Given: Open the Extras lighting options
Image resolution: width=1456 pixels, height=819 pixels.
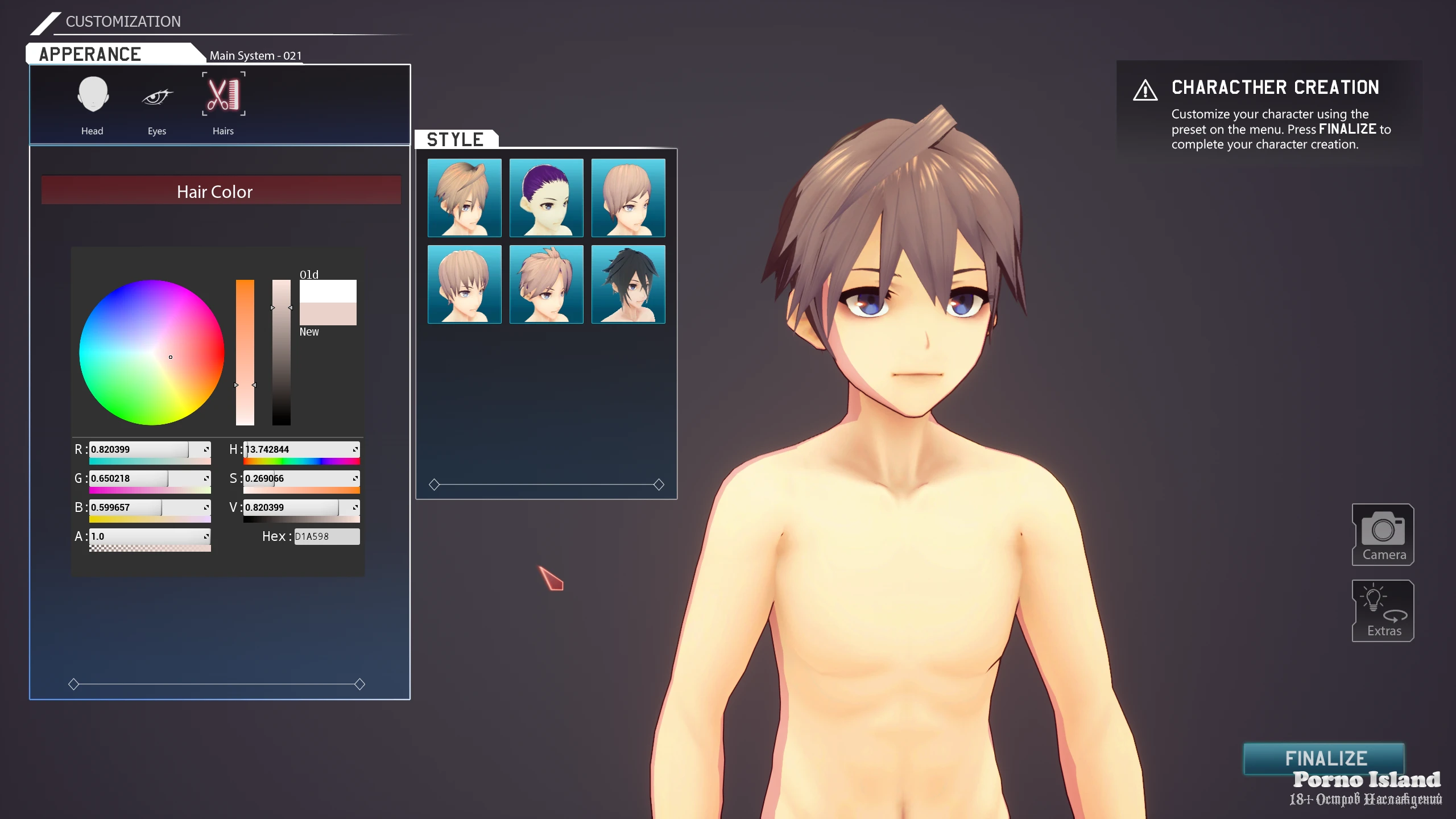Looking at the screenshot, I should (1383, 611).
